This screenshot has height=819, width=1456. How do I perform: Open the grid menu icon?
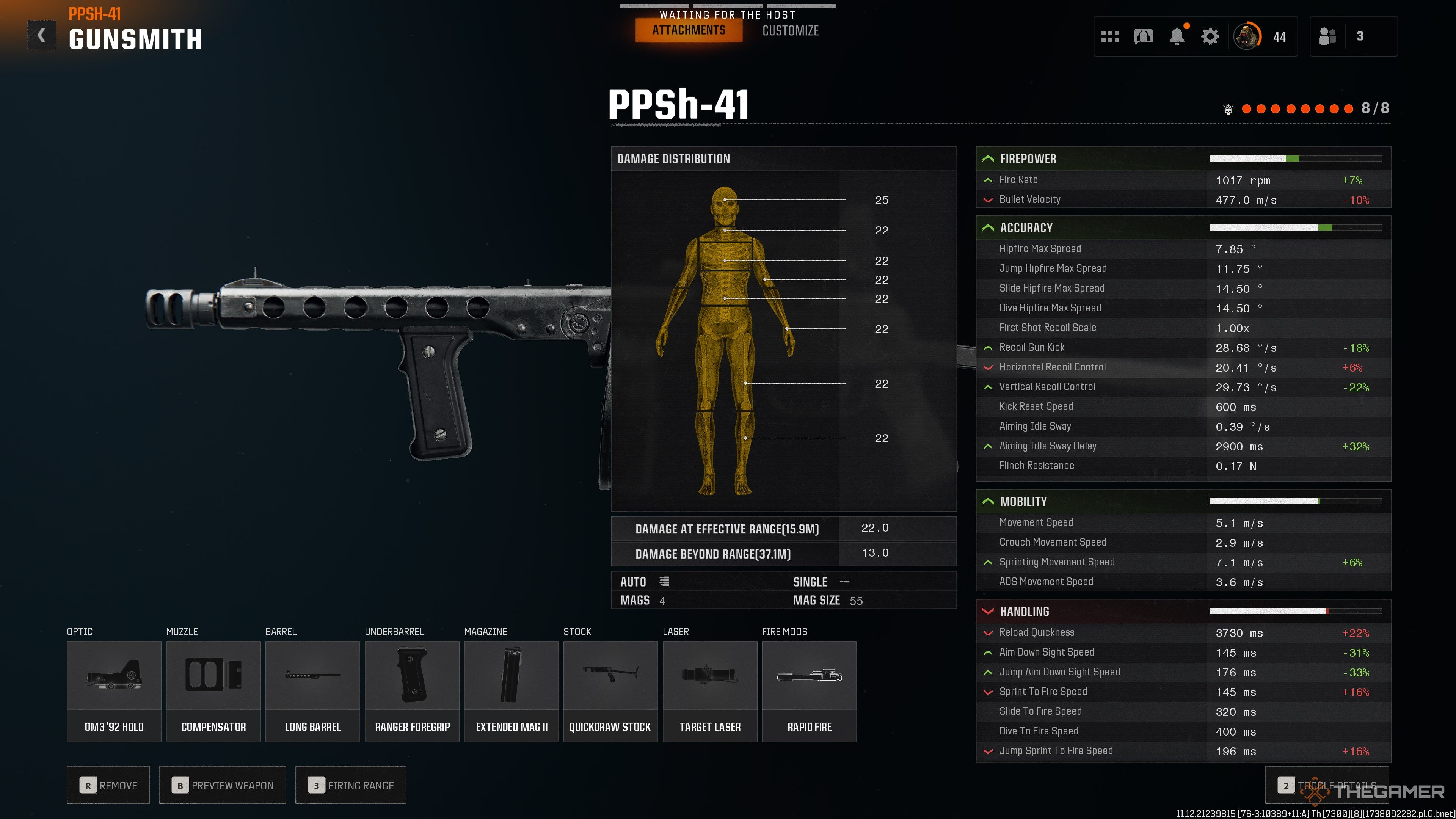pos(1109,37)
